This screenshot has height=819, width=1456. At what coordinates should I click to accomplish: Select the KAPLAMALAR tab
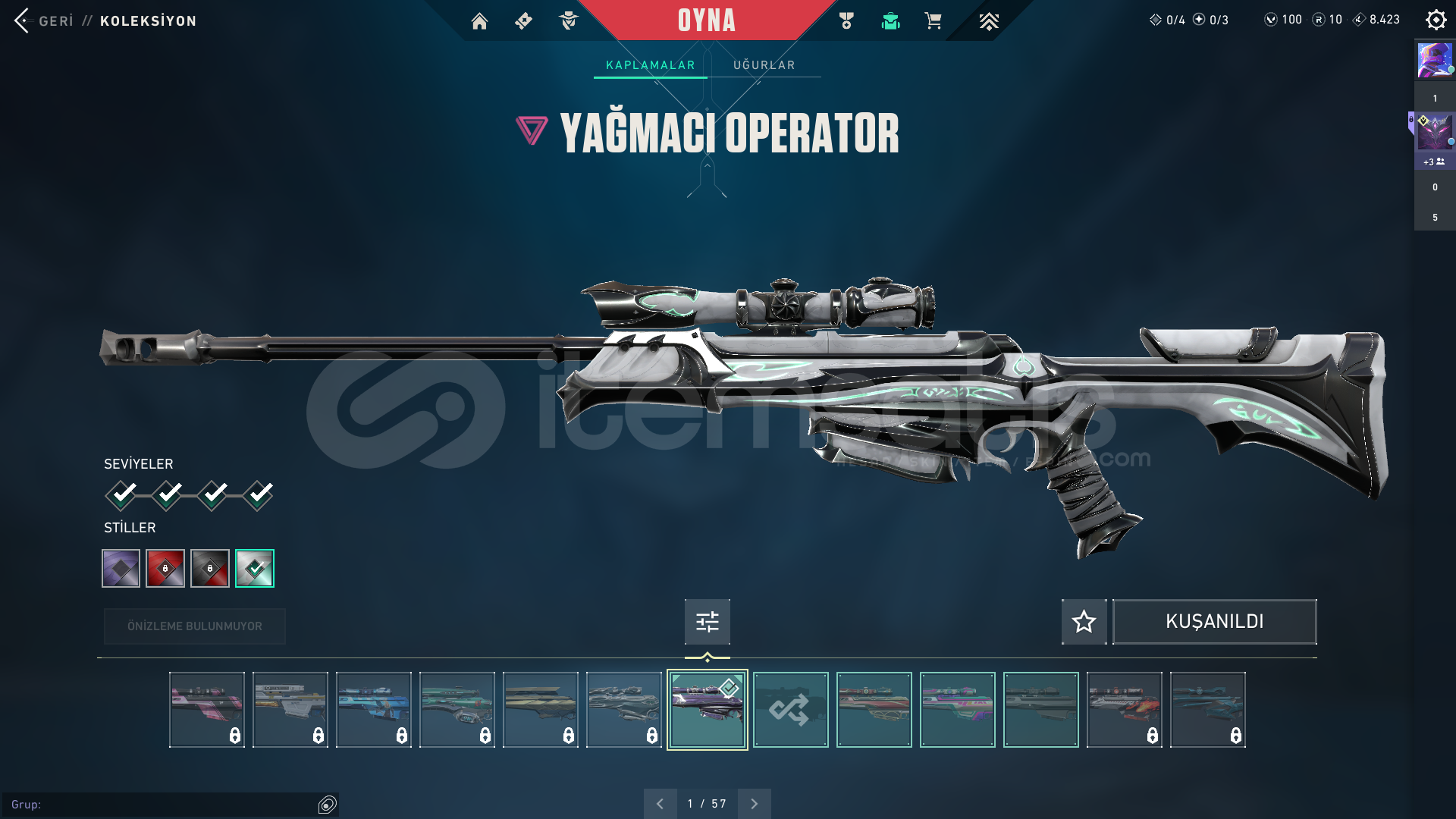click(650, 65)
